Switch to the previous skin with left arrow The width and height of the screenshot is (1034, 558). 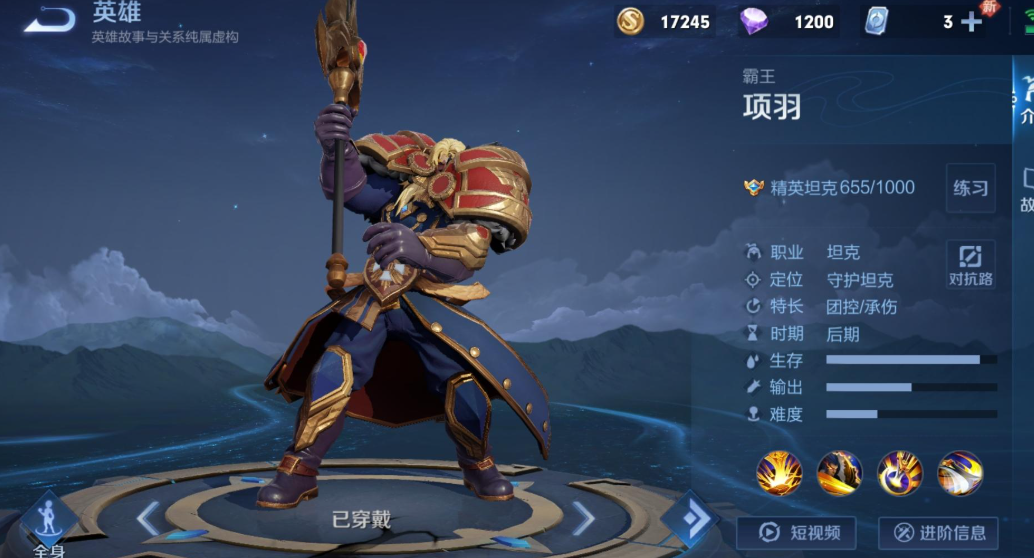click(x=147, y=518)
